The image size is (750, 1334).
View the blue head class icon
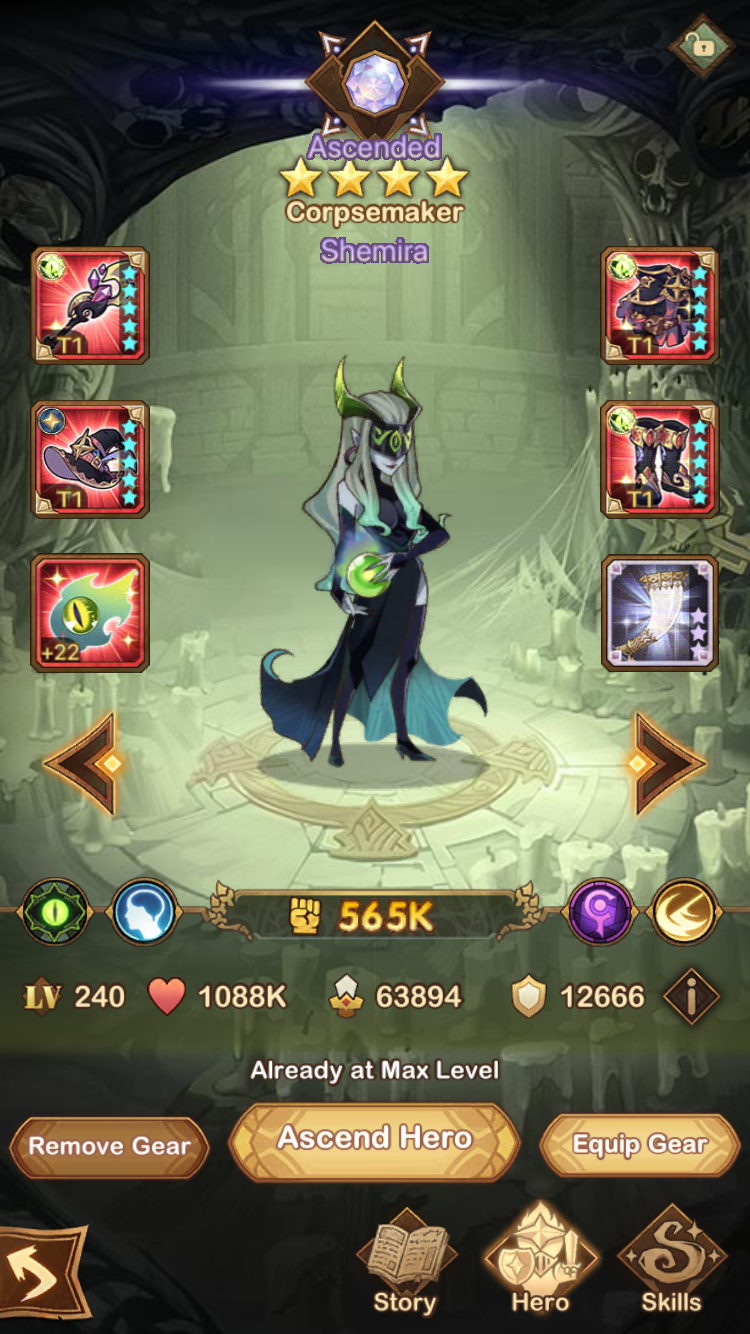tap(144, 912)
